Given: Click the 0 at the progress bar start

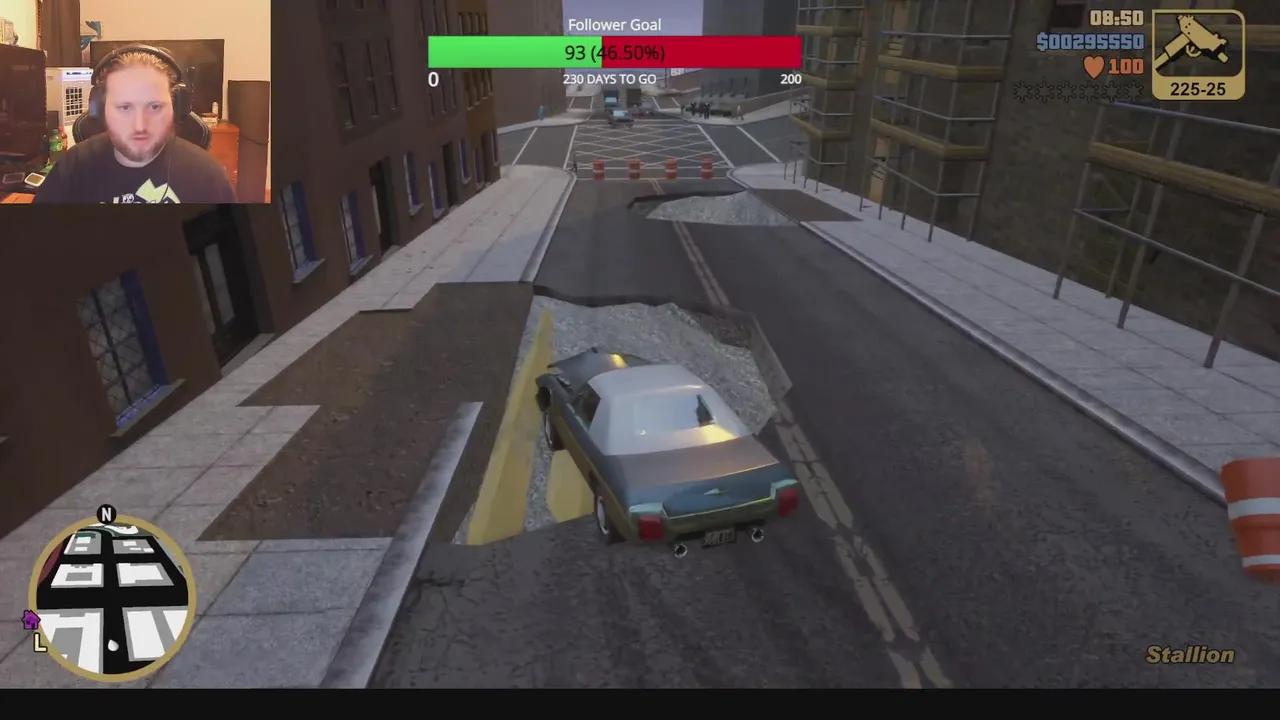Looking at the screenshot, I should pyautogui.click(x=433, y=78).
